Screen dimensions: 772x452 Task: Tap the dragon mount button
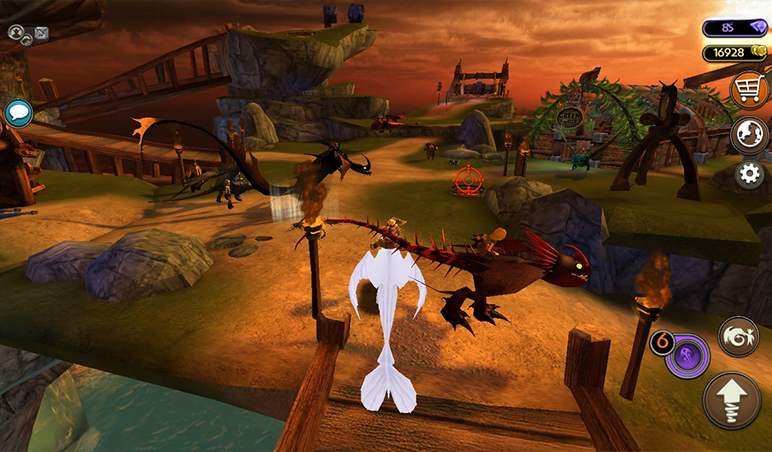tap(738, 337)
